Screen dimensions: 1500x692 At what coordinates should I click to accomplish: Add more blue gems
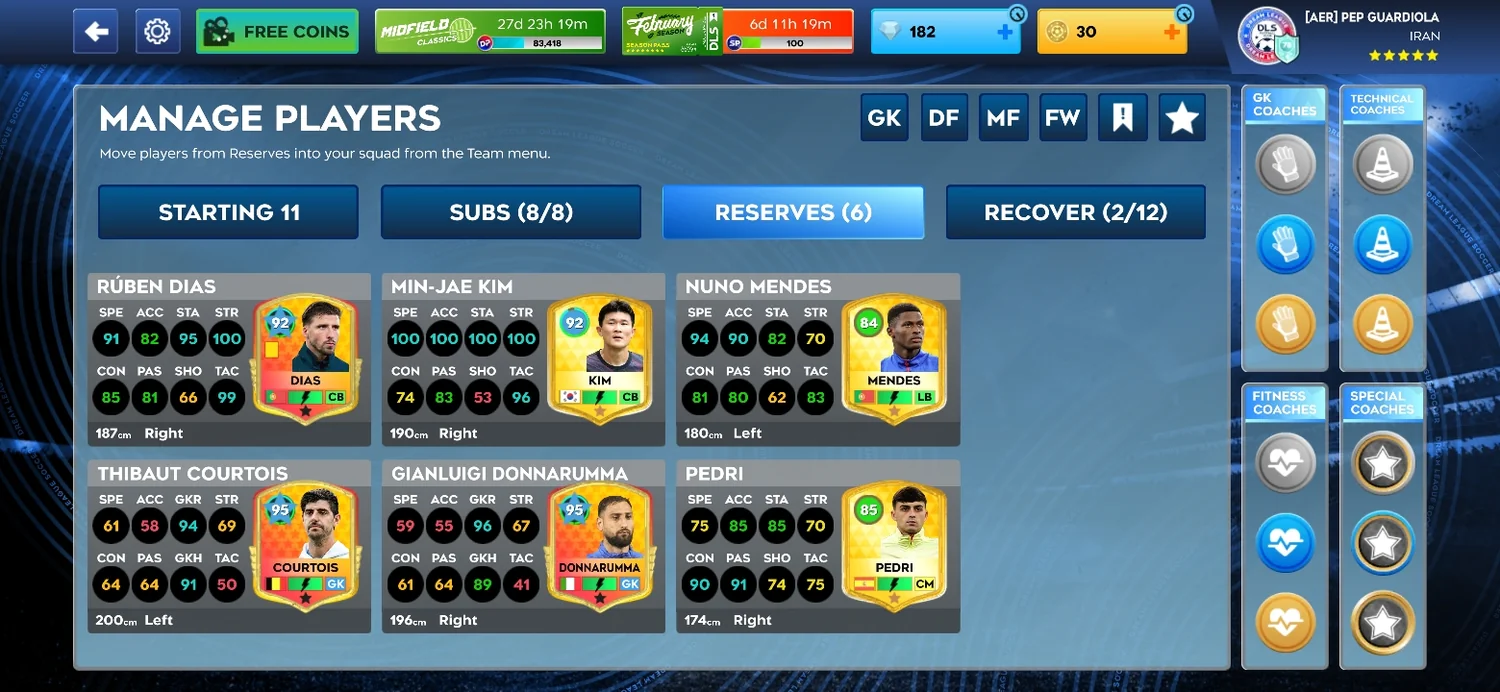(x=1005, y=32)
